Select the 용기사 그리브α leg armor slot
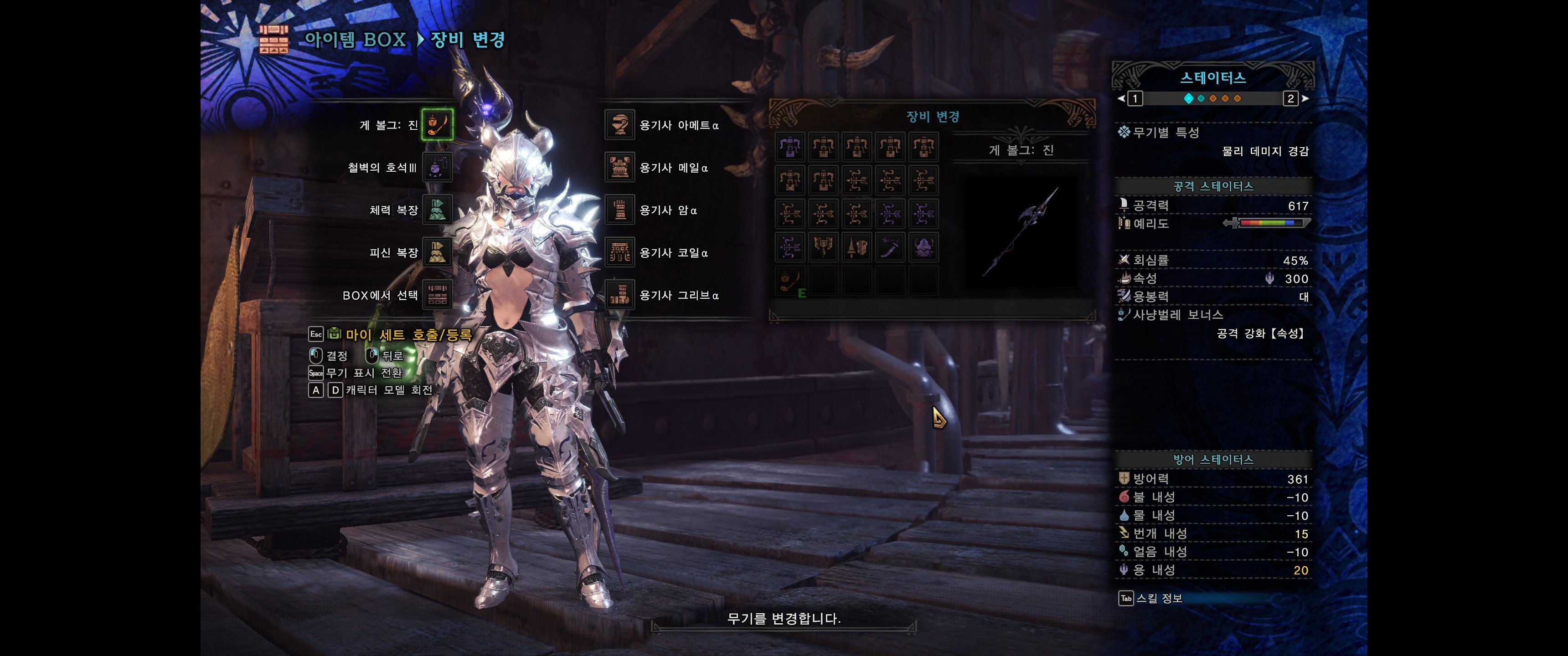Viewport: 1568px width, 656px height. click(619, 295)
